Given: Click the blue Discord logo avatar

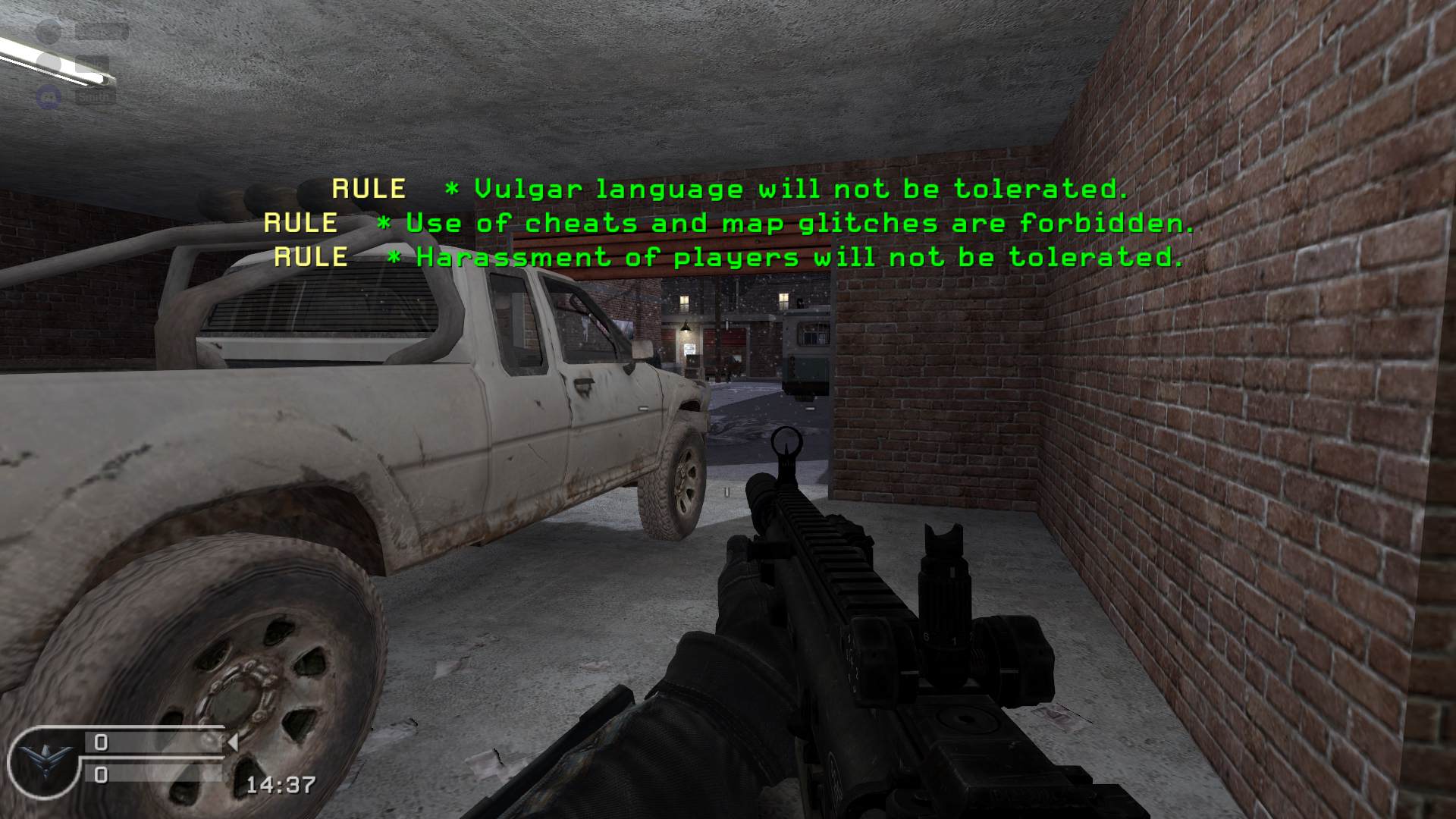Looking at the screenshot, I should click(x=49, y=97).
